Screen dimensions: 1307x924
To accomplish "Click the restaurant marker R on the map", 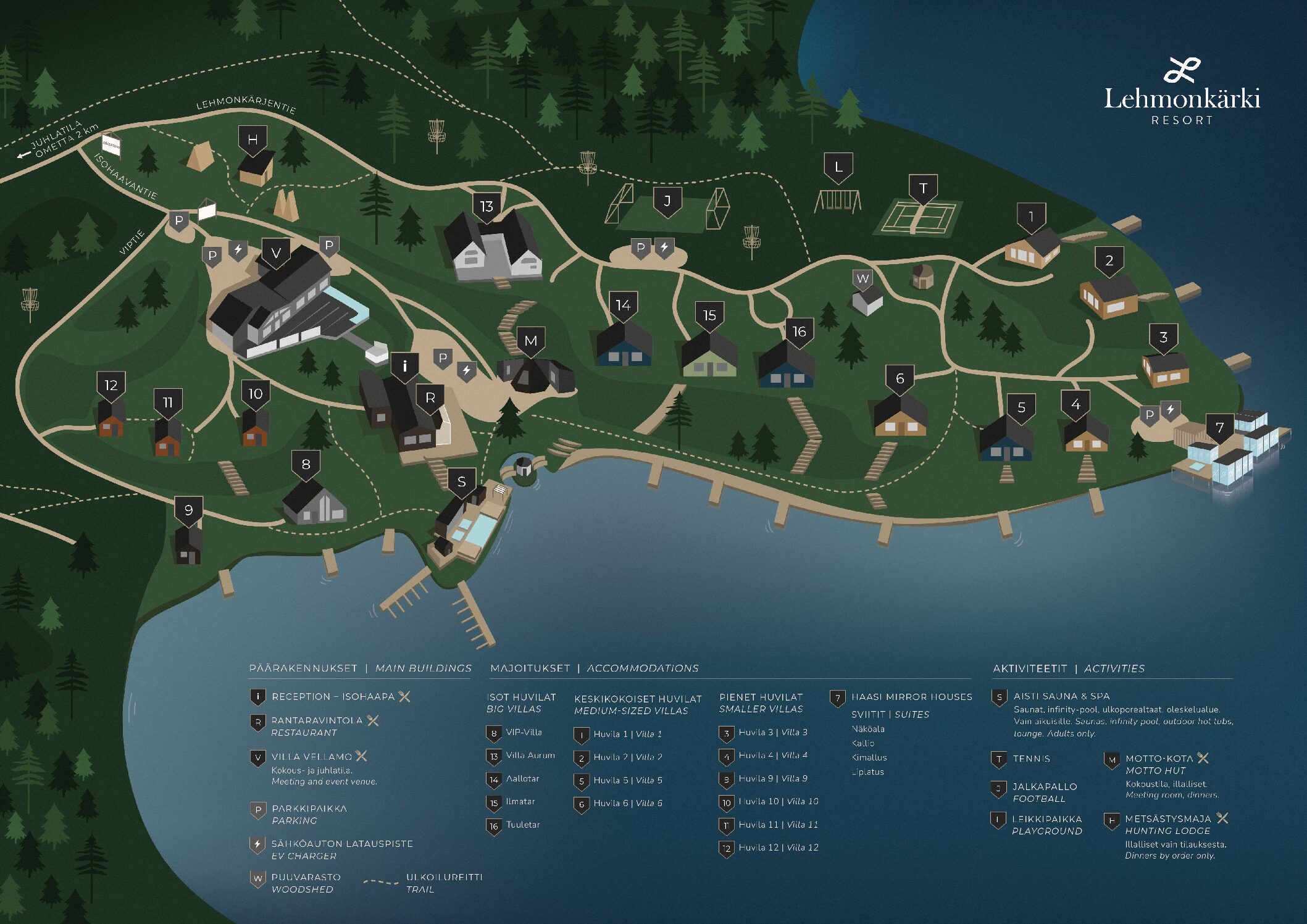I will 430,399.
